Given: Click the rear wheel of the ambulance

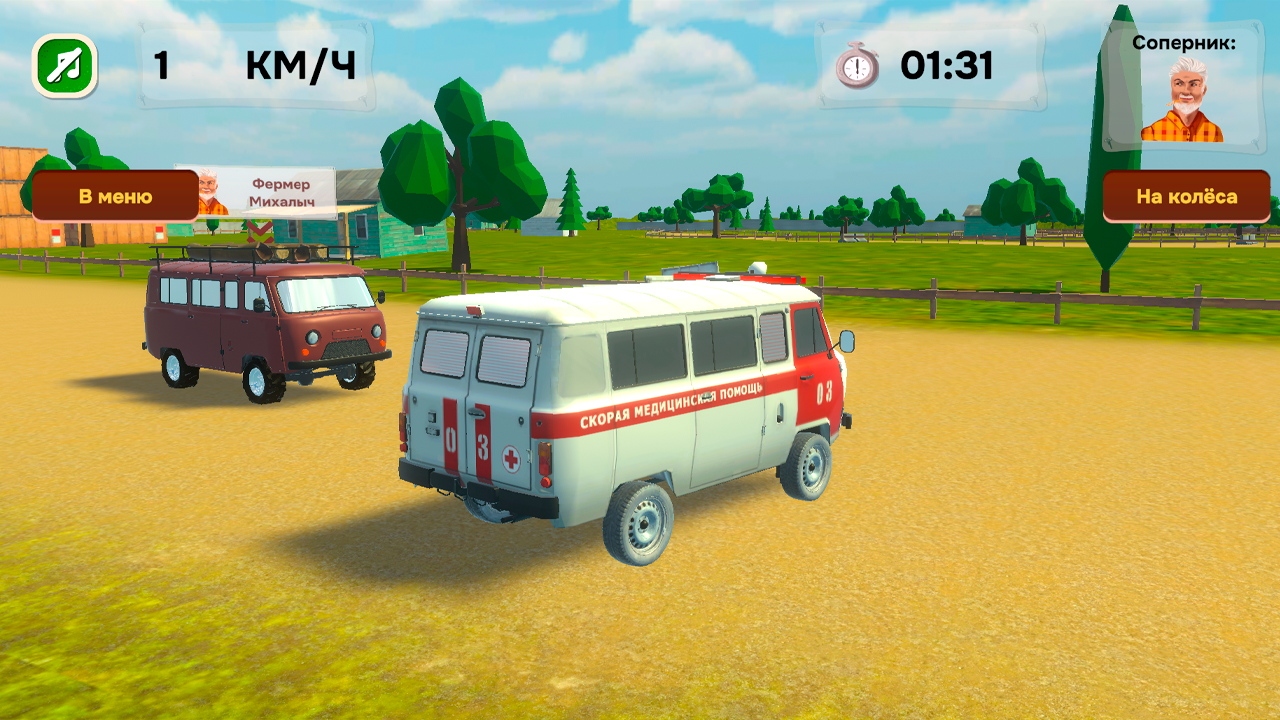Looking at the screenshot, I should pos(640,525).
